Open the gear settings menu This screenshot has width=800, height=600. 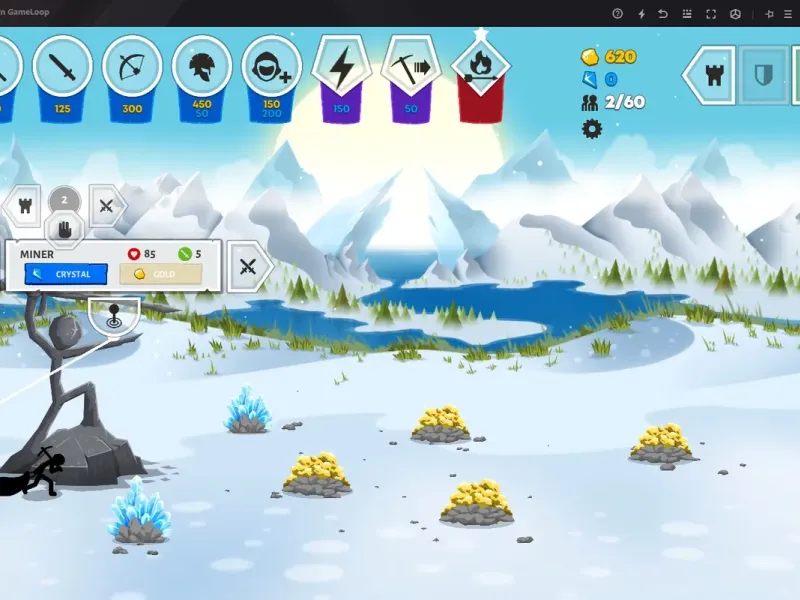pyautogui.click(x=592, y=128)
